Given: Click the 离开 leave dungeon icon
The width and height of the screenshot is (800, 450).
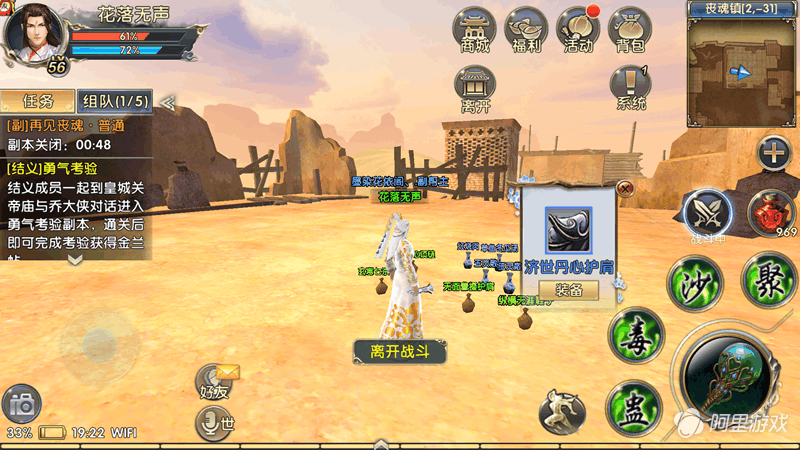Looking at the screenshot, I should click(476, 88).
